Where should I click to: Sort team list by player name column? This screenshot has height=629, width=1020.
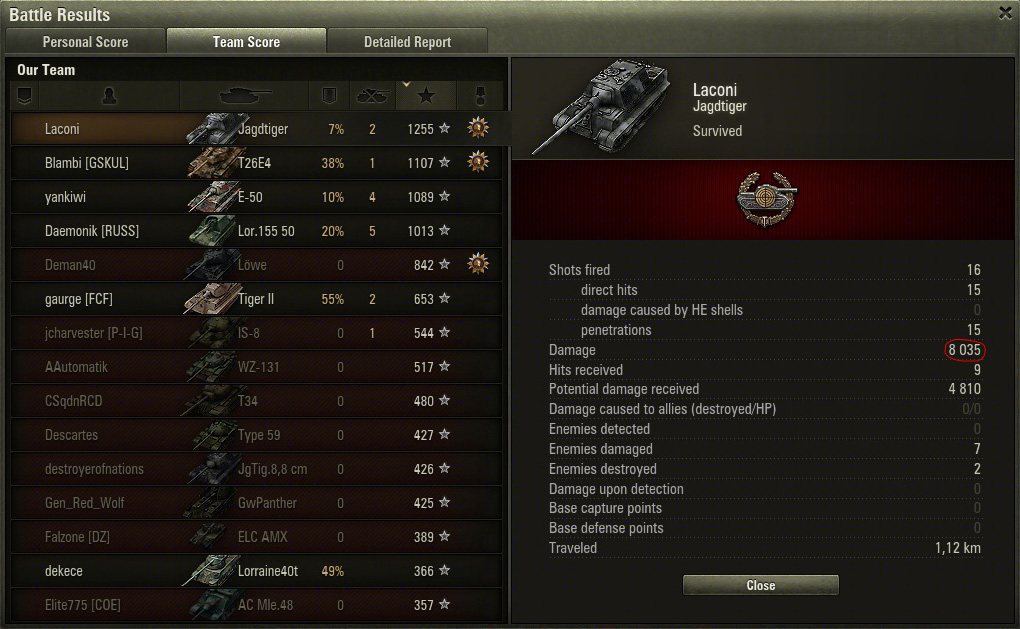109,96
